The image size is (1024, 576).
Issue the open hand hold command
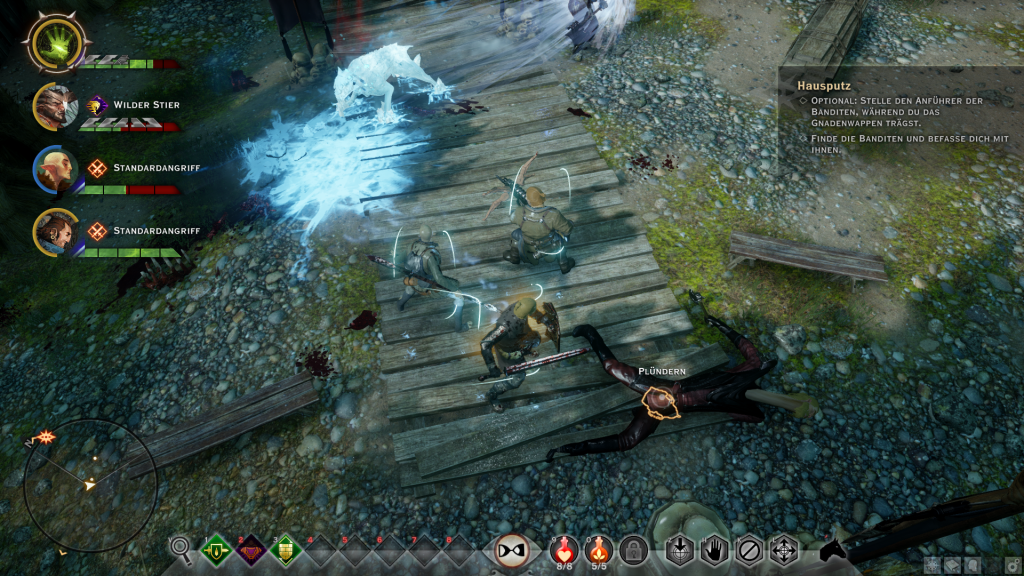pos(714,549)
